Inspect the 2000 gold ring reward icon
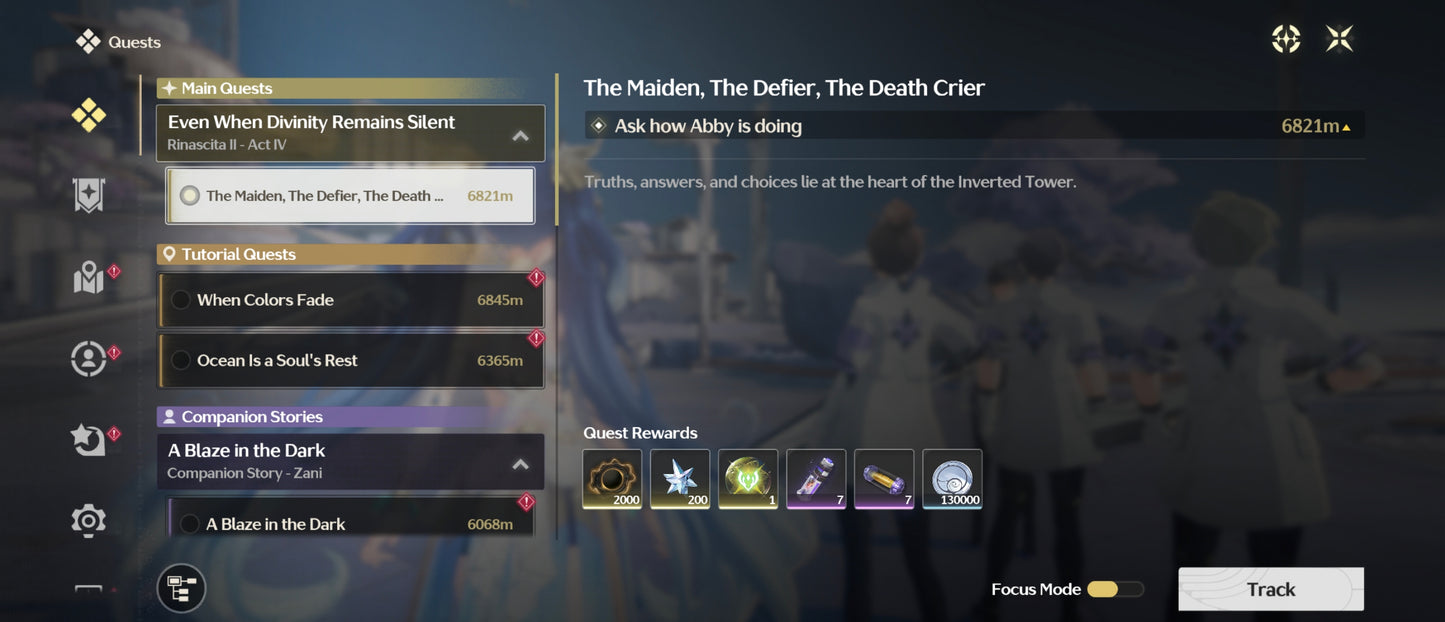 coord(612,479)
